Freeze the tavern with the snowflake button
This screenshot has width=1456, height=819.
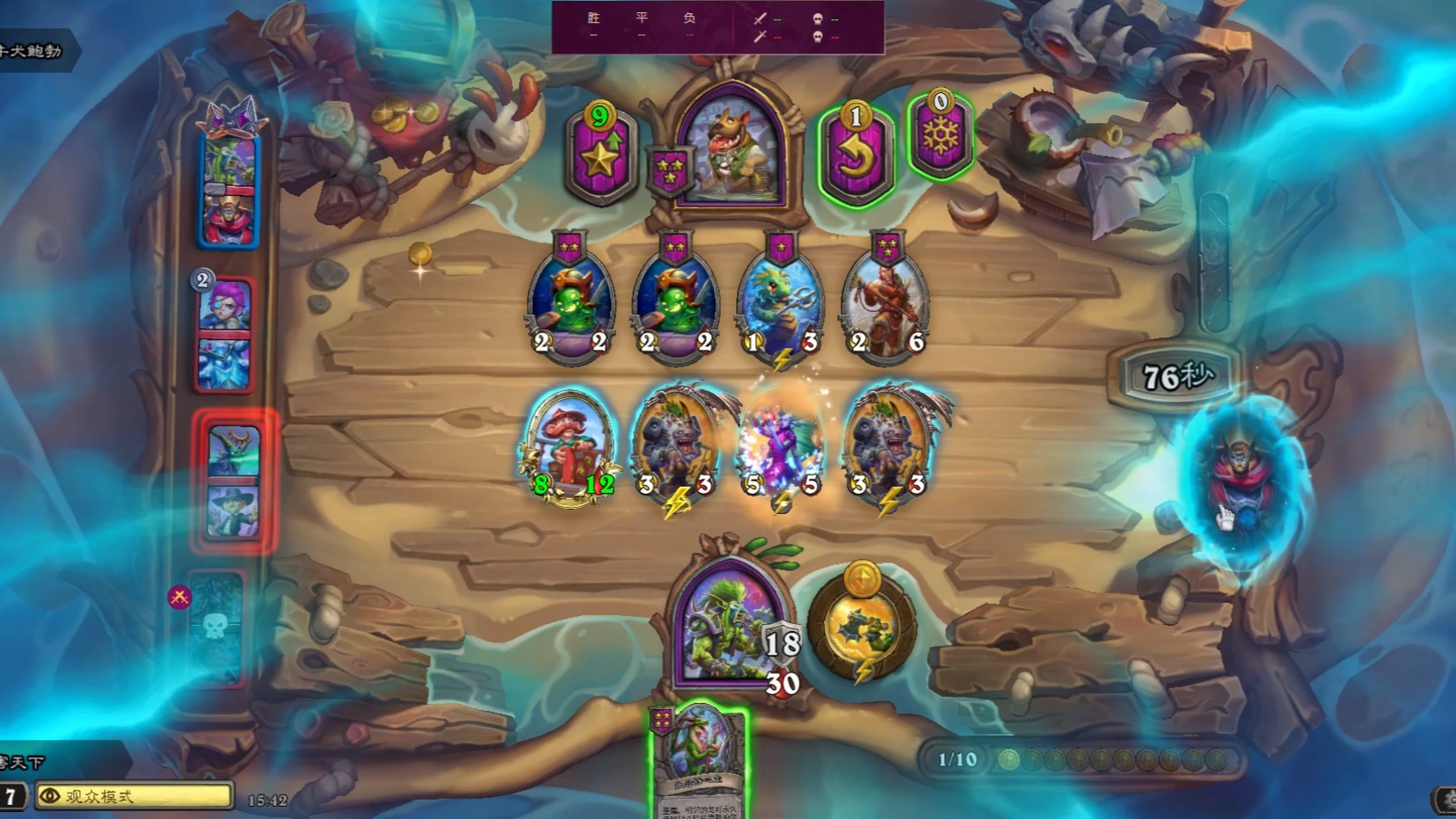(940, 136)
